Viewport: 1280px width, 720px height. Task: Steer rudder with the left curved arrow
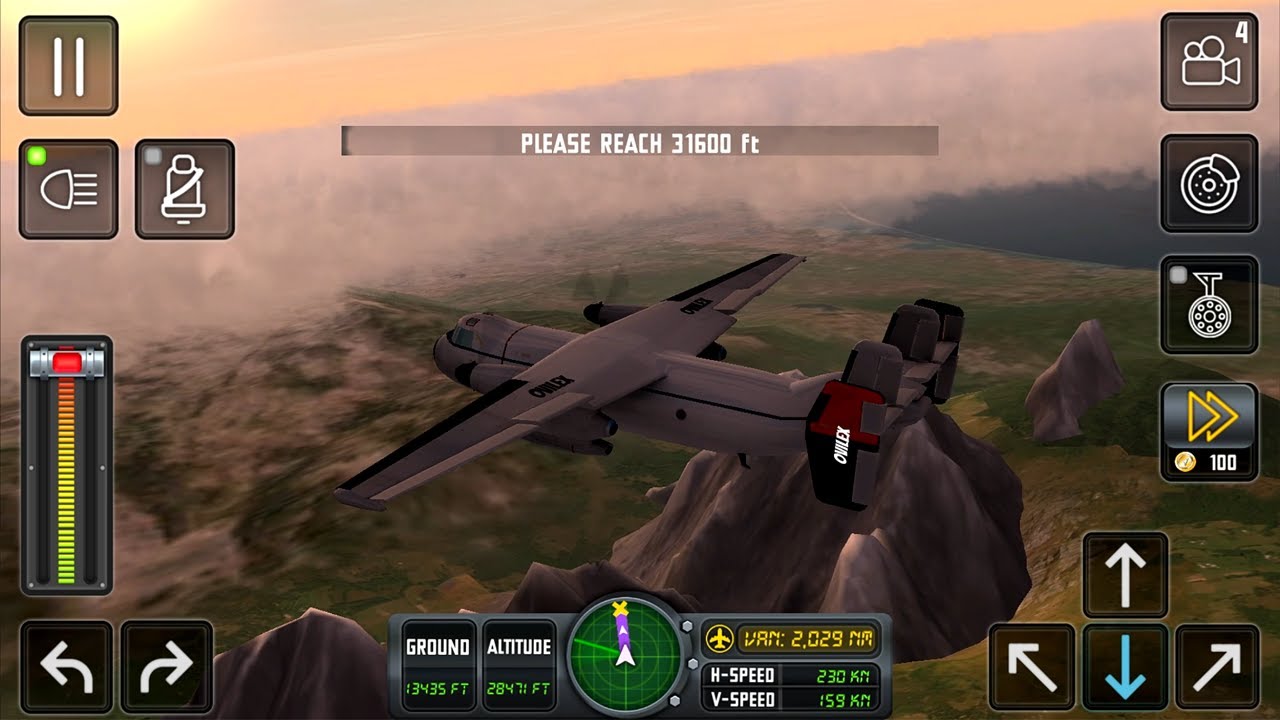[66, 667]
